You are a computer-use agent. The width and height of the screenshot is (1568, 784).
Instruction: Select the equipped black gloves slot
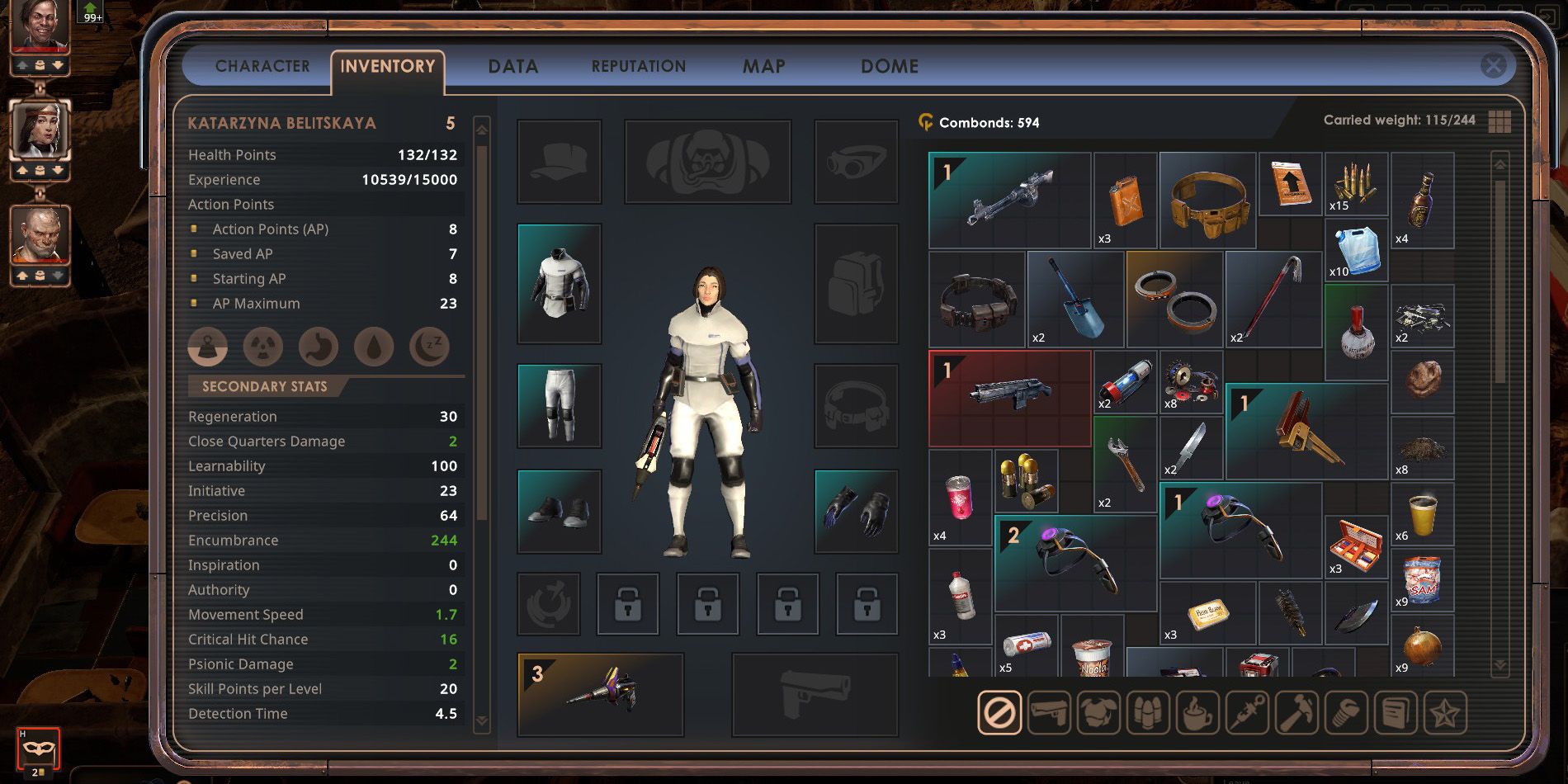856,511
